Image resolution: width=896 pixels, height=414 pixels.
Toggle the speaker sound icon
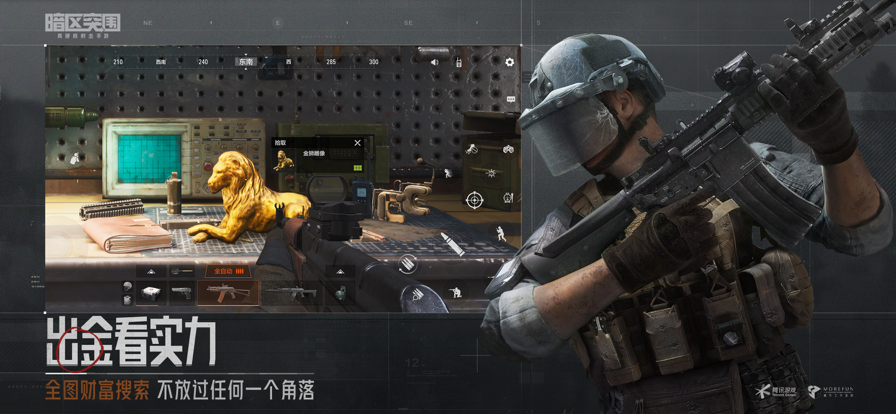pos(435,62)
